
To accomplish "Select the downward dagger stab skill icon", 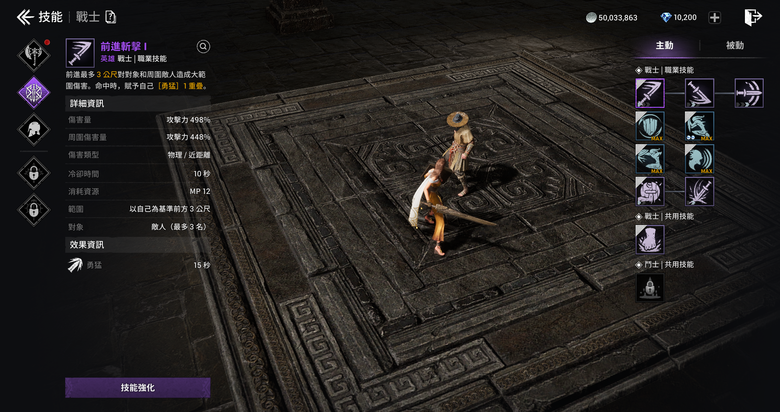I will point(699,93).
